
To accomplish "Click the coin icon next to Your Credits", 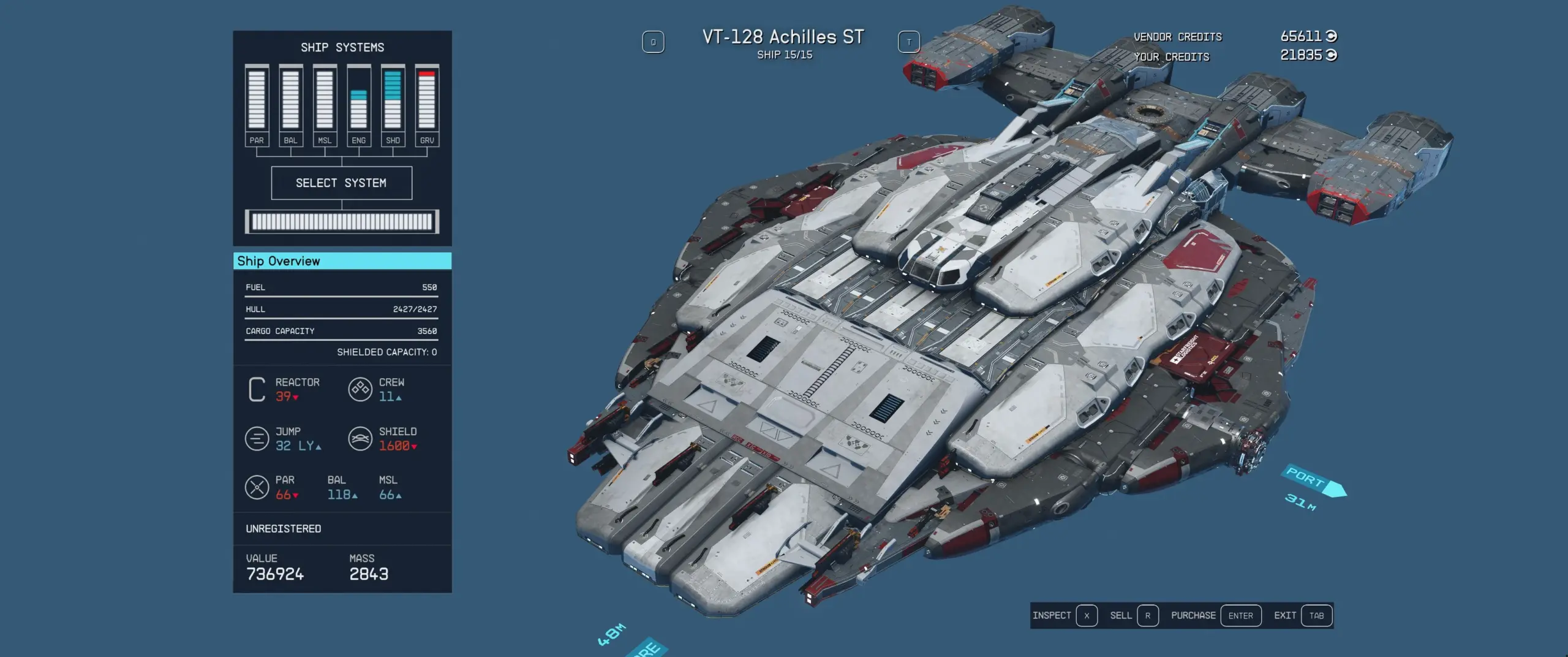I will (x=1330, y=56).
